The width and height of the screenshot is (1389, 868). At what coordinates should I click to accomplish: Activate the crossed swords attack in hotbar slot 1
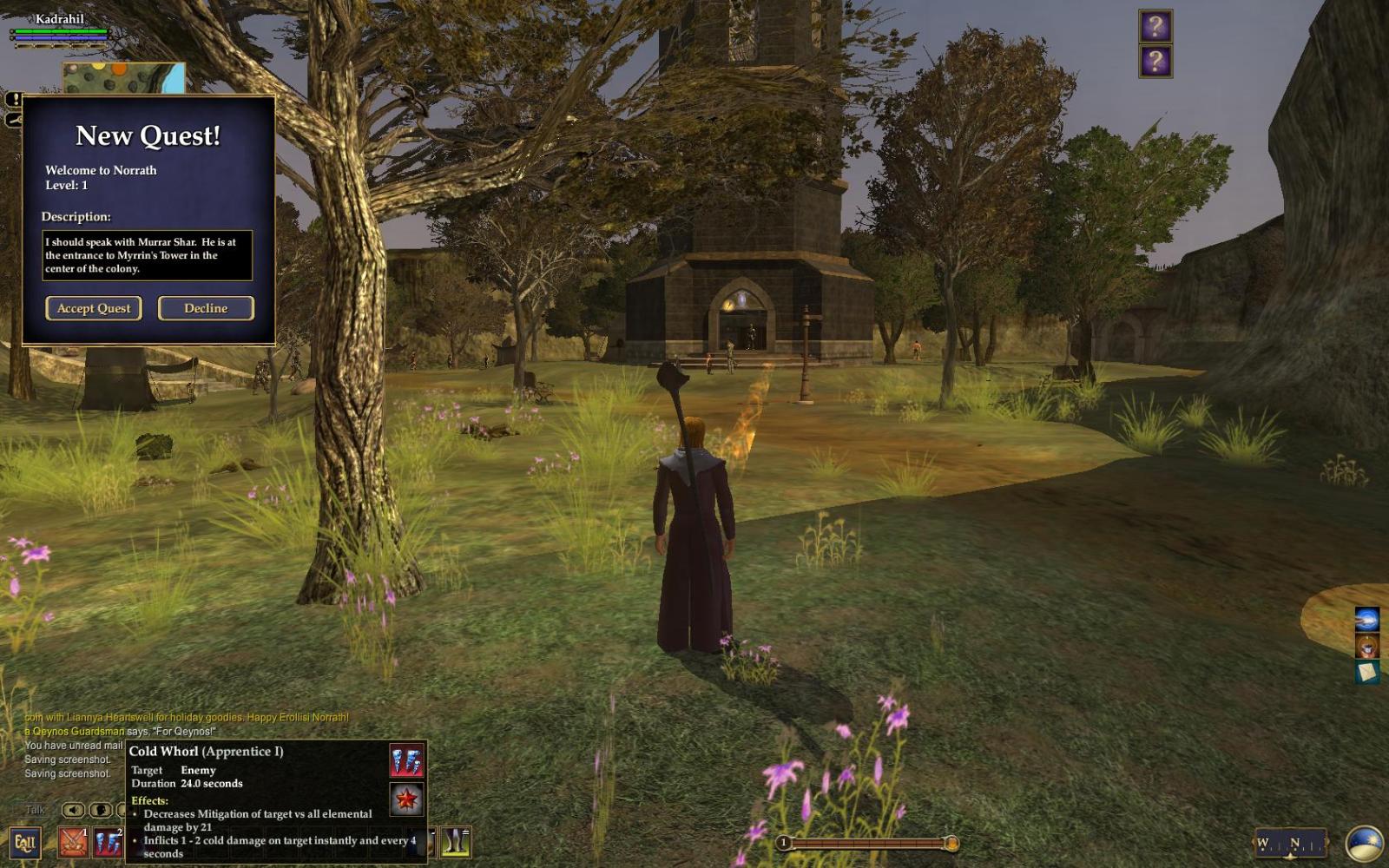click(74, 842)
